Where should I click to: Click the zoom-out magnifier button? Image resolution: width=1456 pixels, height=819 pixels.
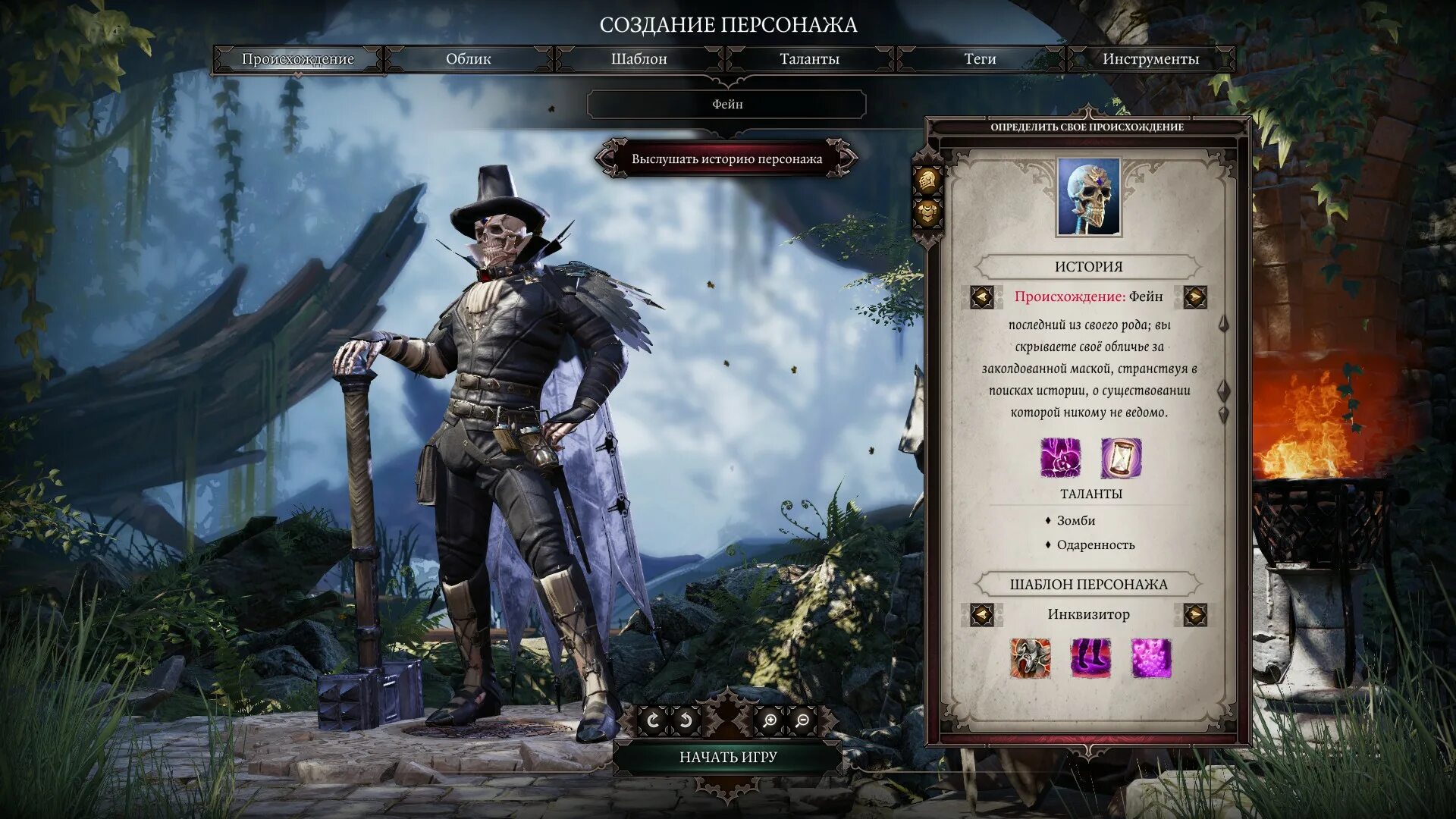click(x=802, y=720)
